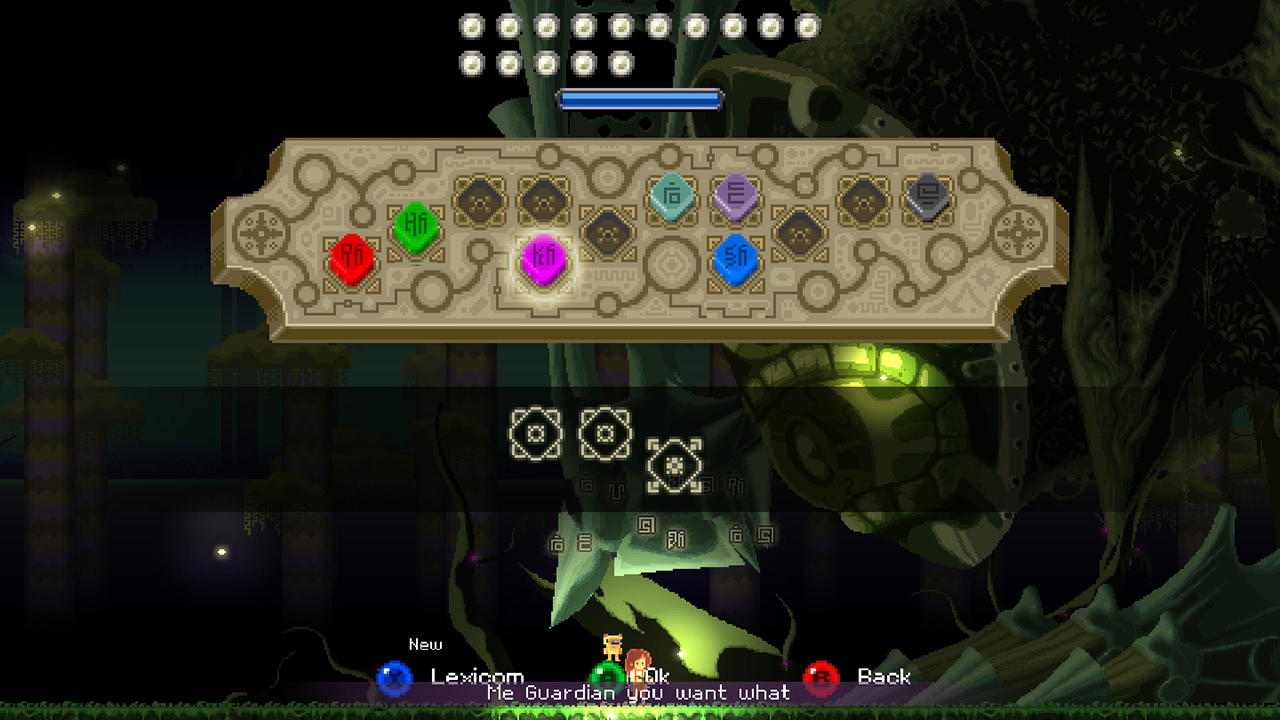Click the gear emblem on the board's right edge
The image size is (1280, 720).
tap(1020, 231)
